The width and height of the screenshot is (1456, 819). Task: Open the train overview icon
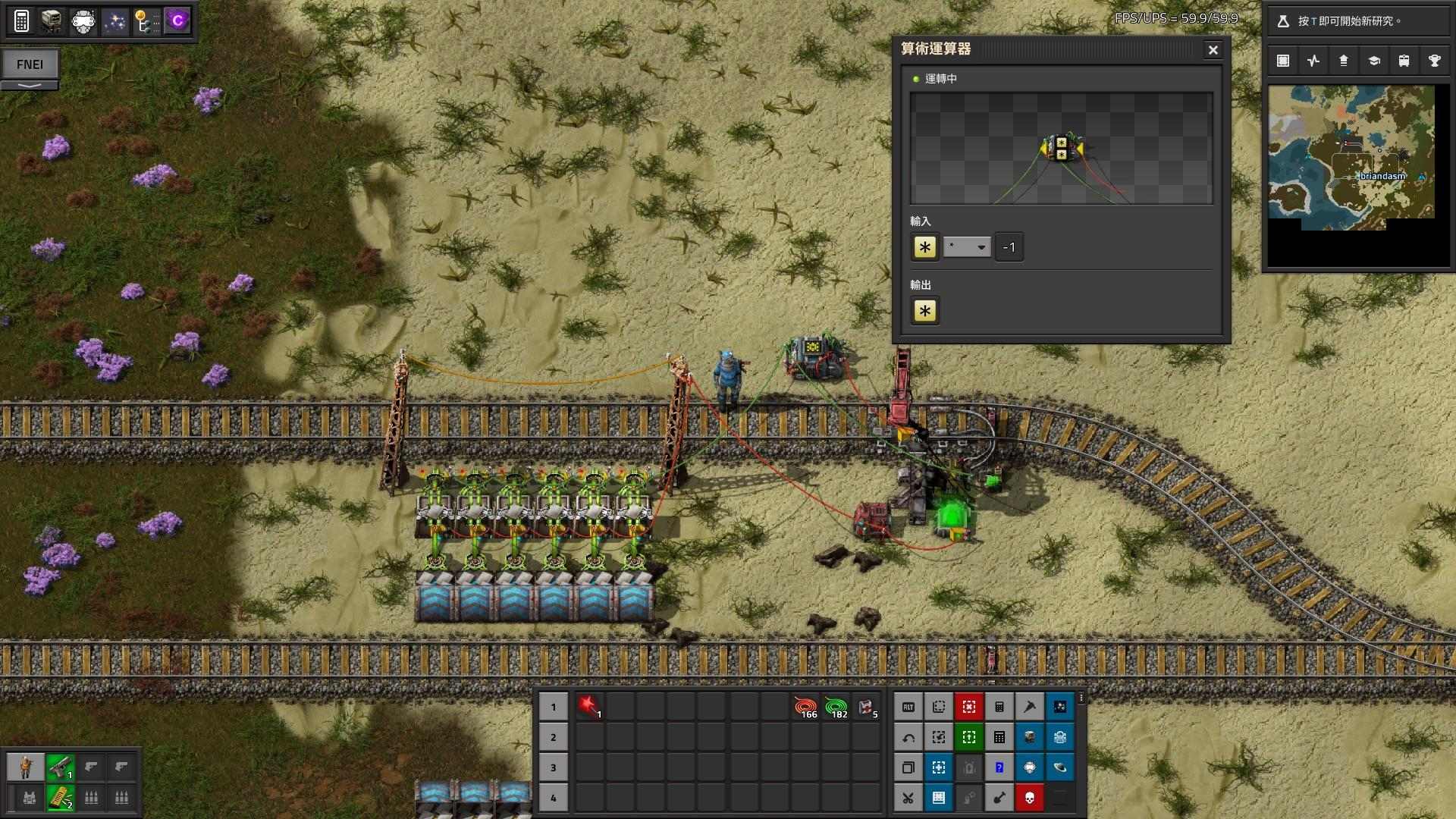[1403, 61]
